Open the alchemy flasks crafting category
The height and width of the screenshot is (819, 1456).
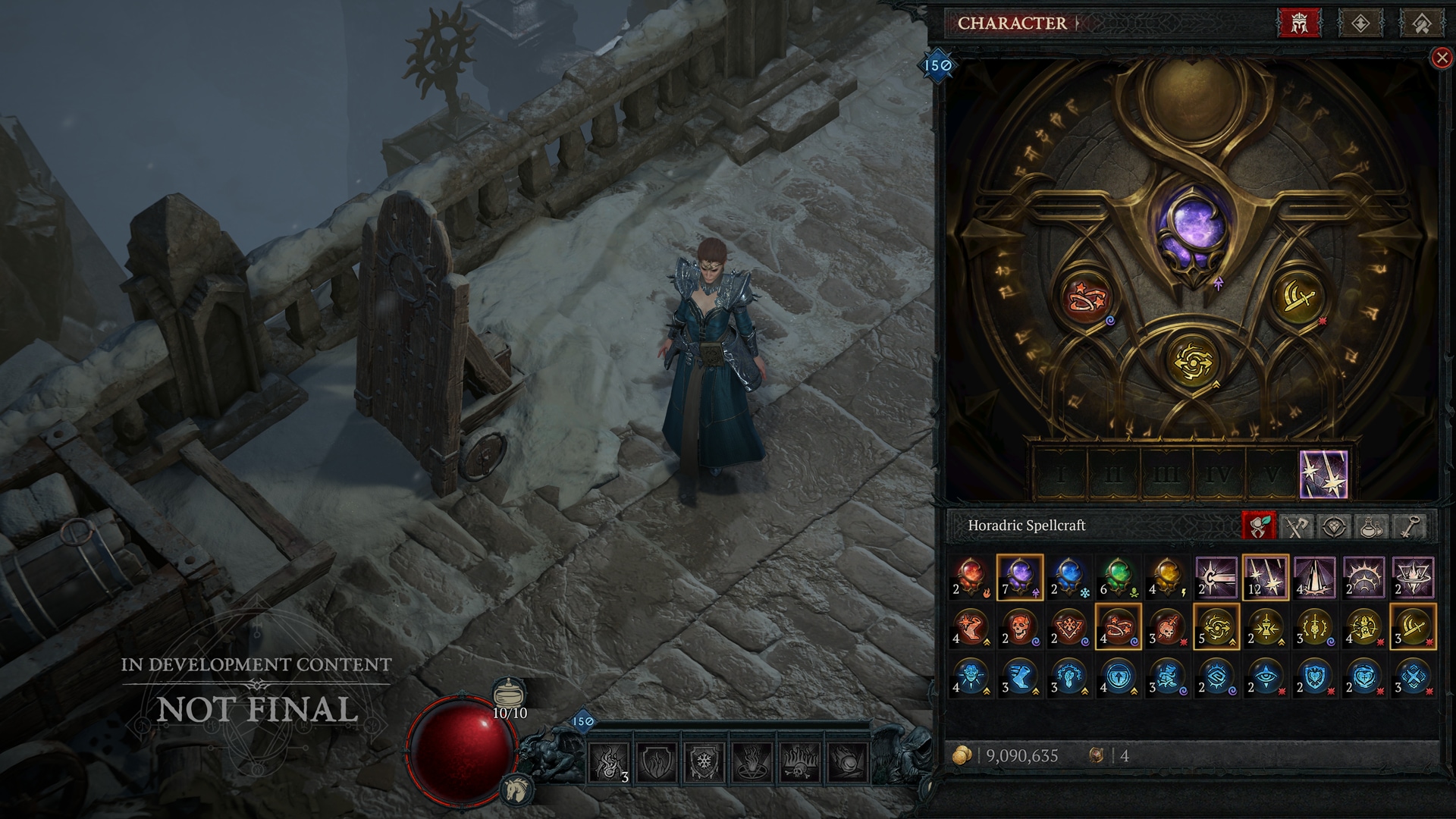click(1370, 526)
